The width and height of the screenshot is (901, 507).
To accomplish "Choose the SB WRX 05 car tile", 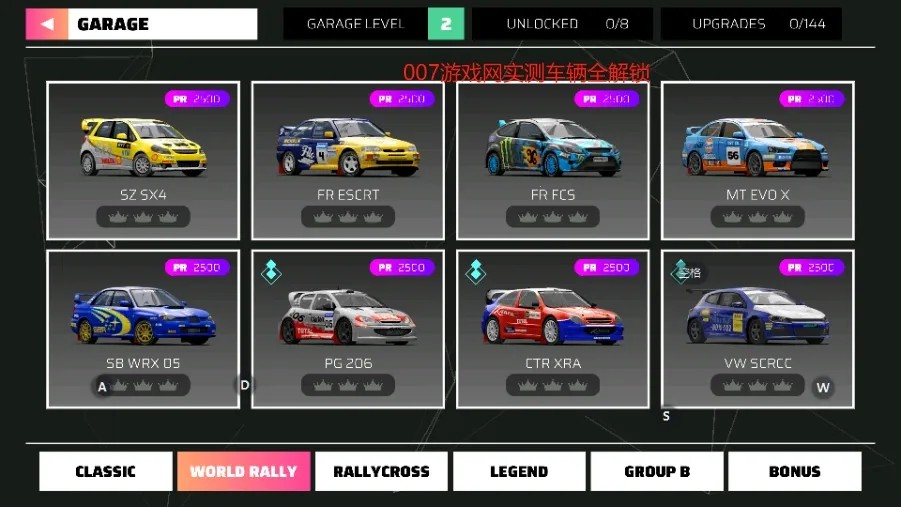I will coord(143,328).
